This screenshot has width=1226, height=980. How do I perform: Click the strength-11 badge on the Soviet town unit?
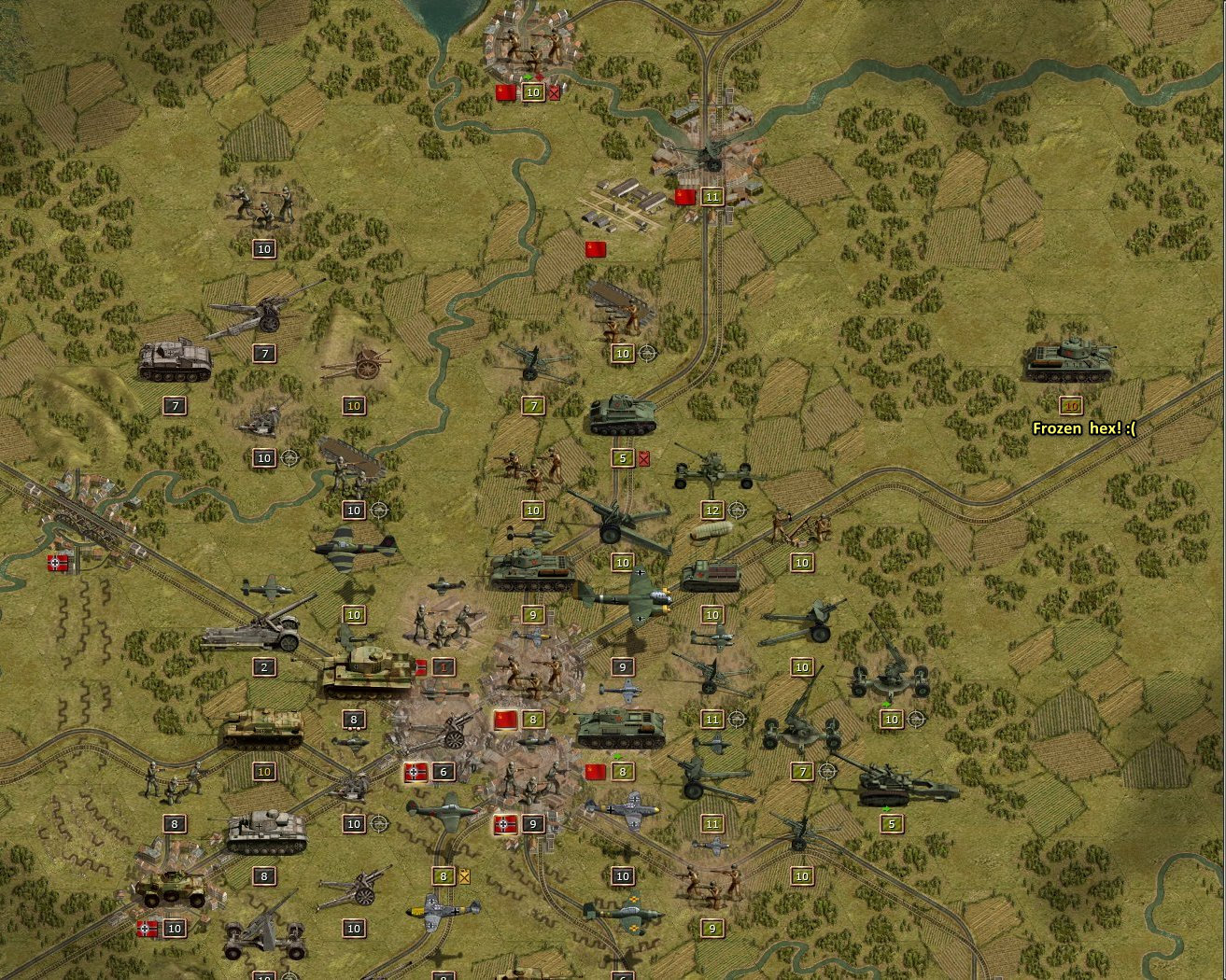pos(712,196)
